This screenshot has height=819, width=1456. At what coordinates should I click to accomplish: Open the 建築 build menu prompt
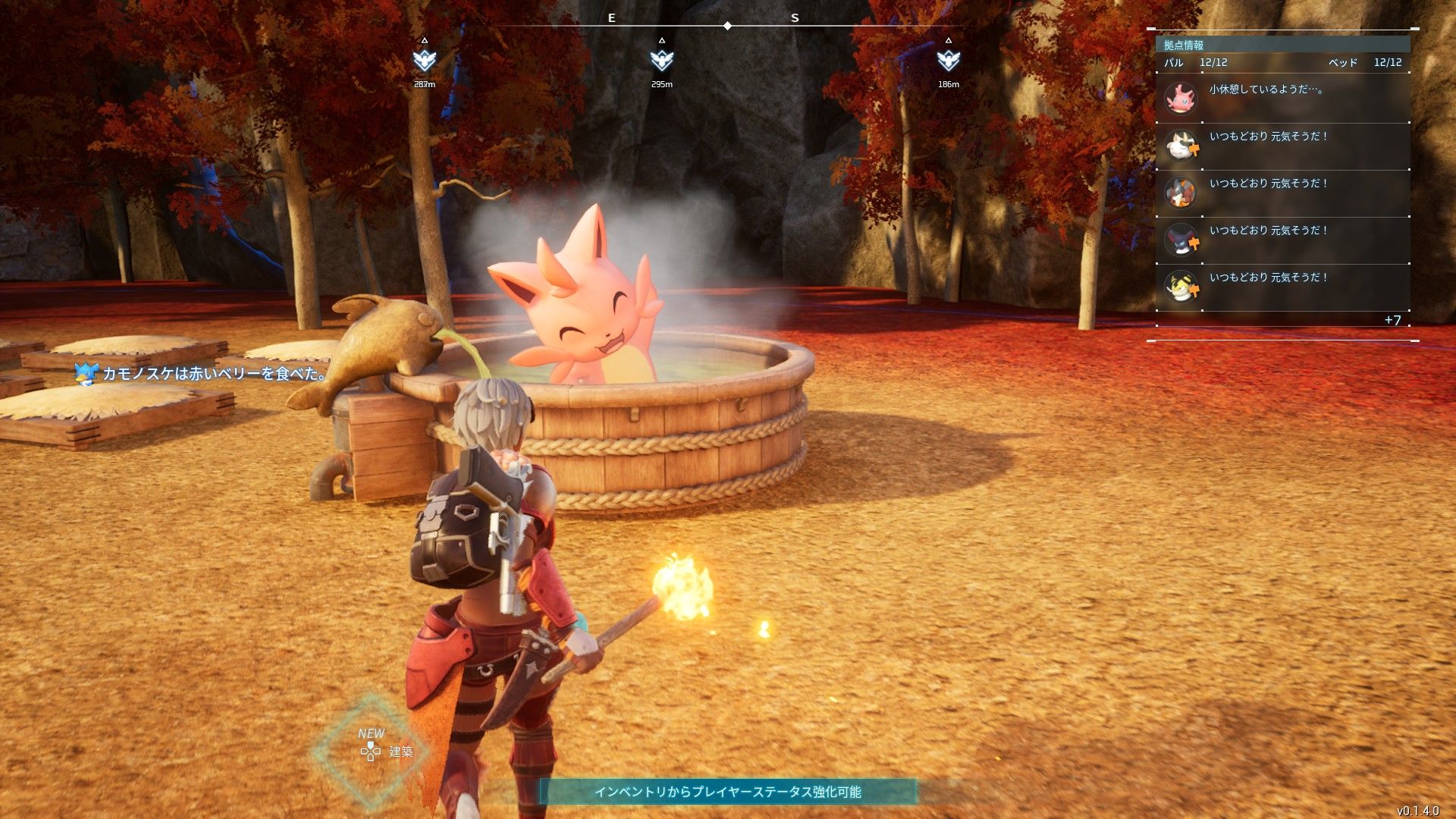pyautogui.click(x=387, y=751)
